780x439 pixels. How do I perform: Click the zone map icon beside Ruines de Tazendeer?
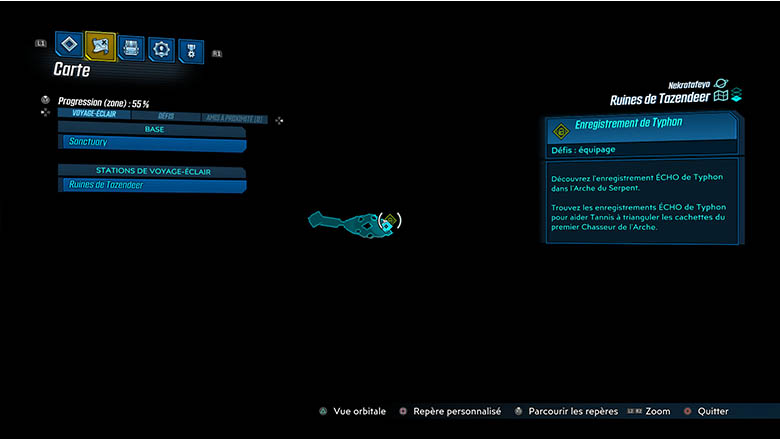click(x=720, y=96)
